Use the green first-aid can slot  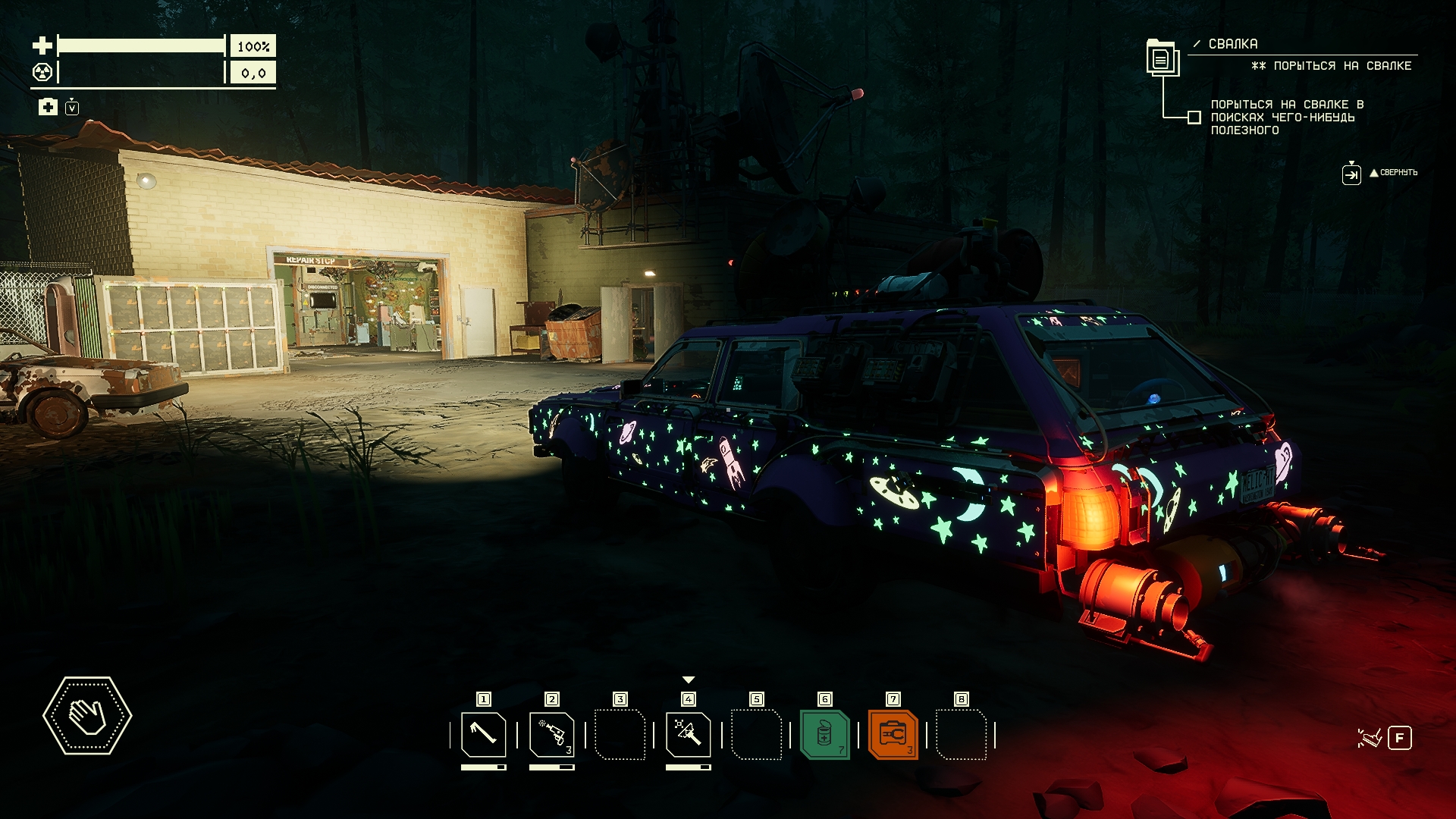coord(824,734)
